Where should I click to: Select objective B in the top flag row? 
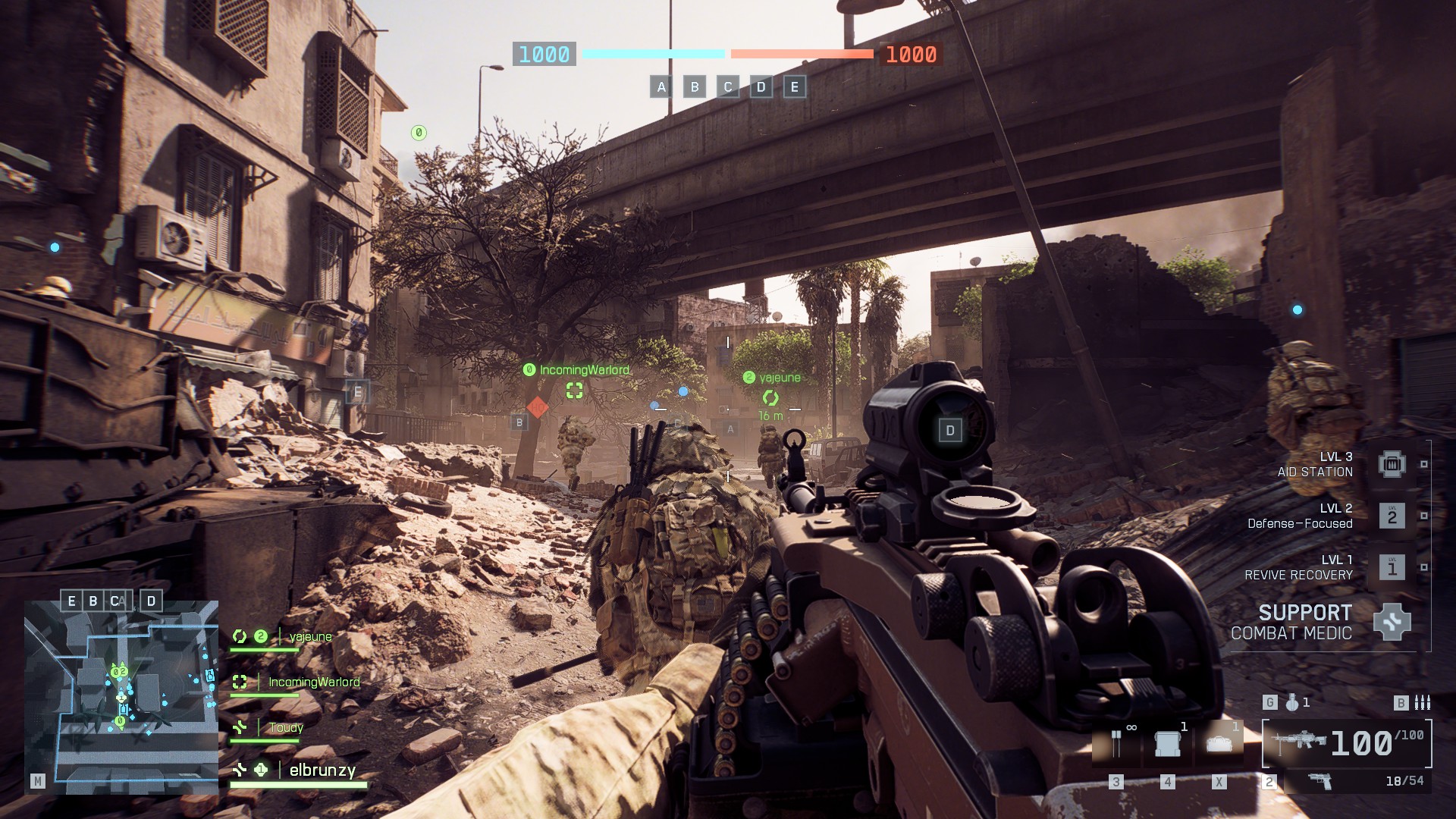pos(695,86)
